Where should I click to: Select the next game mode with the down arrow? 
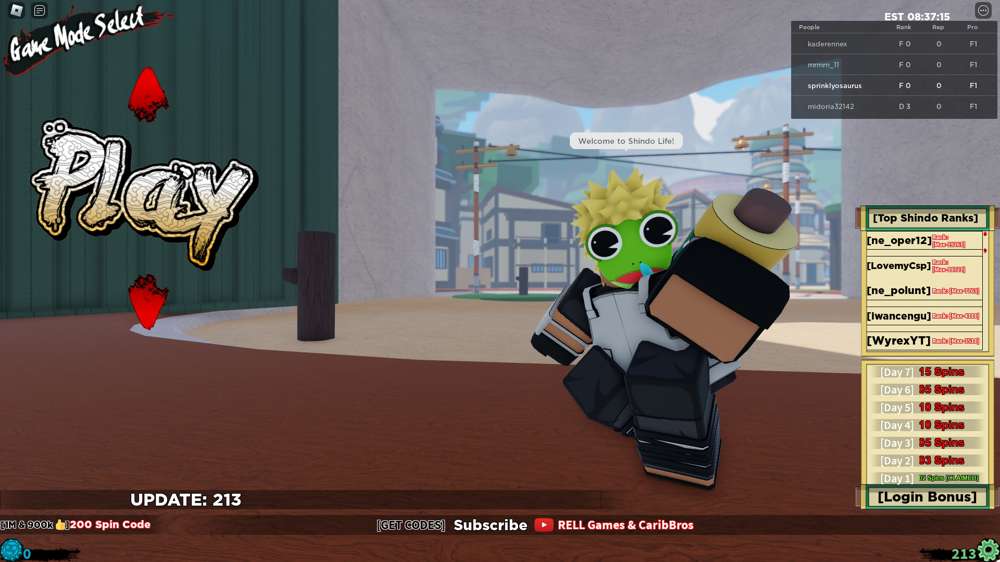(147, 301)
